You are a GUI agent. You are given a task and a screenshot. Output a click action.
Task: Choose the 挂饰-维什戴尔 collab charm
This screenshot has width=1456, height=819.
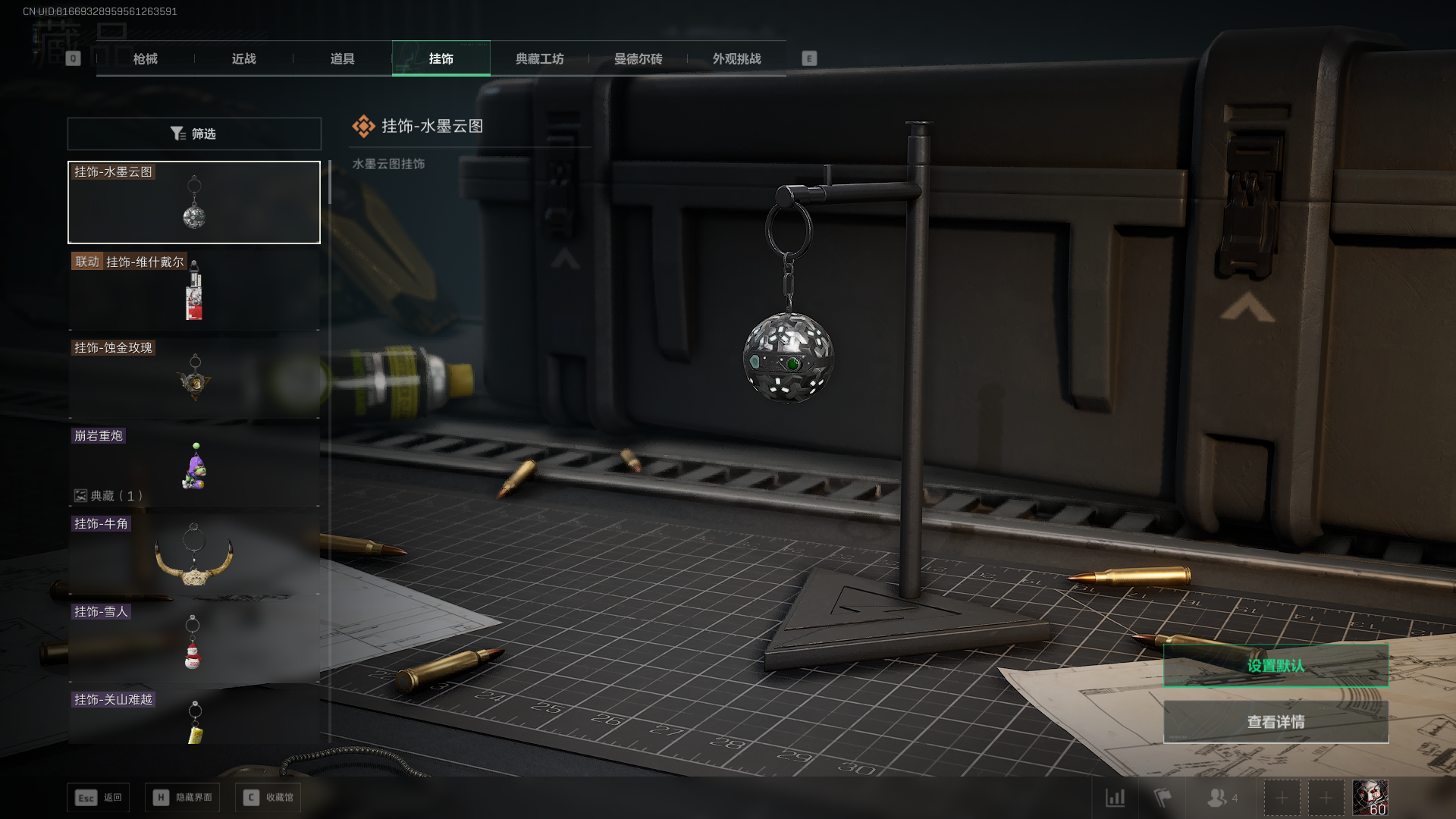coord(194,290)
